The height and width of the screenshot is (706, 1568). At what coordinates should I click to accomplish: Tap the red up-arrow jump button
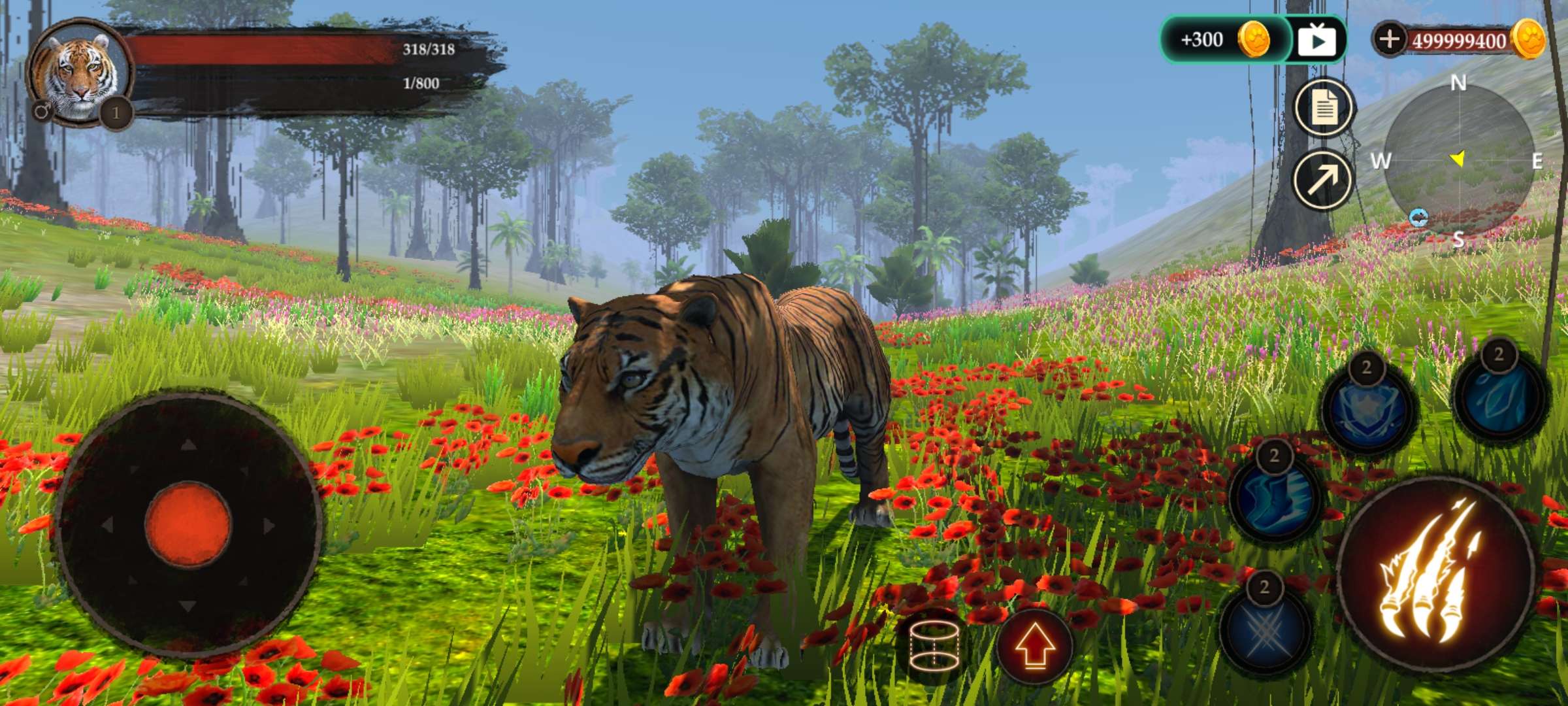point(1034,647)
